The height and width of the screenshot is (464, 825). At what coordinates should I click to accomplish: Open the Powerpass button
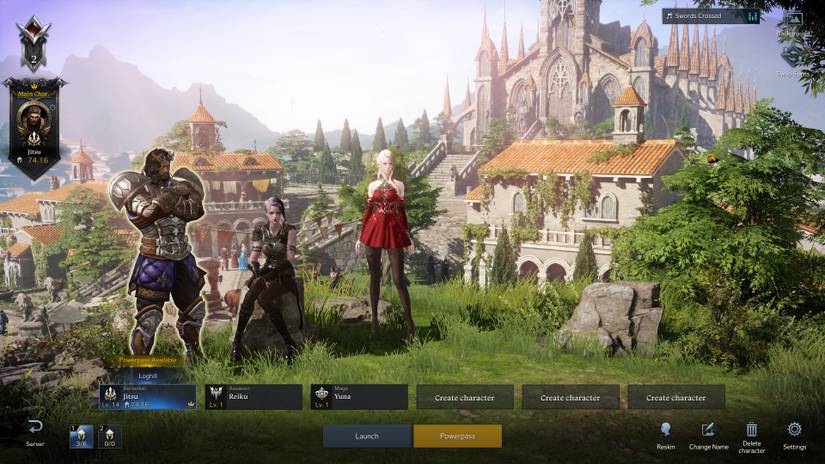click(457, 436)
